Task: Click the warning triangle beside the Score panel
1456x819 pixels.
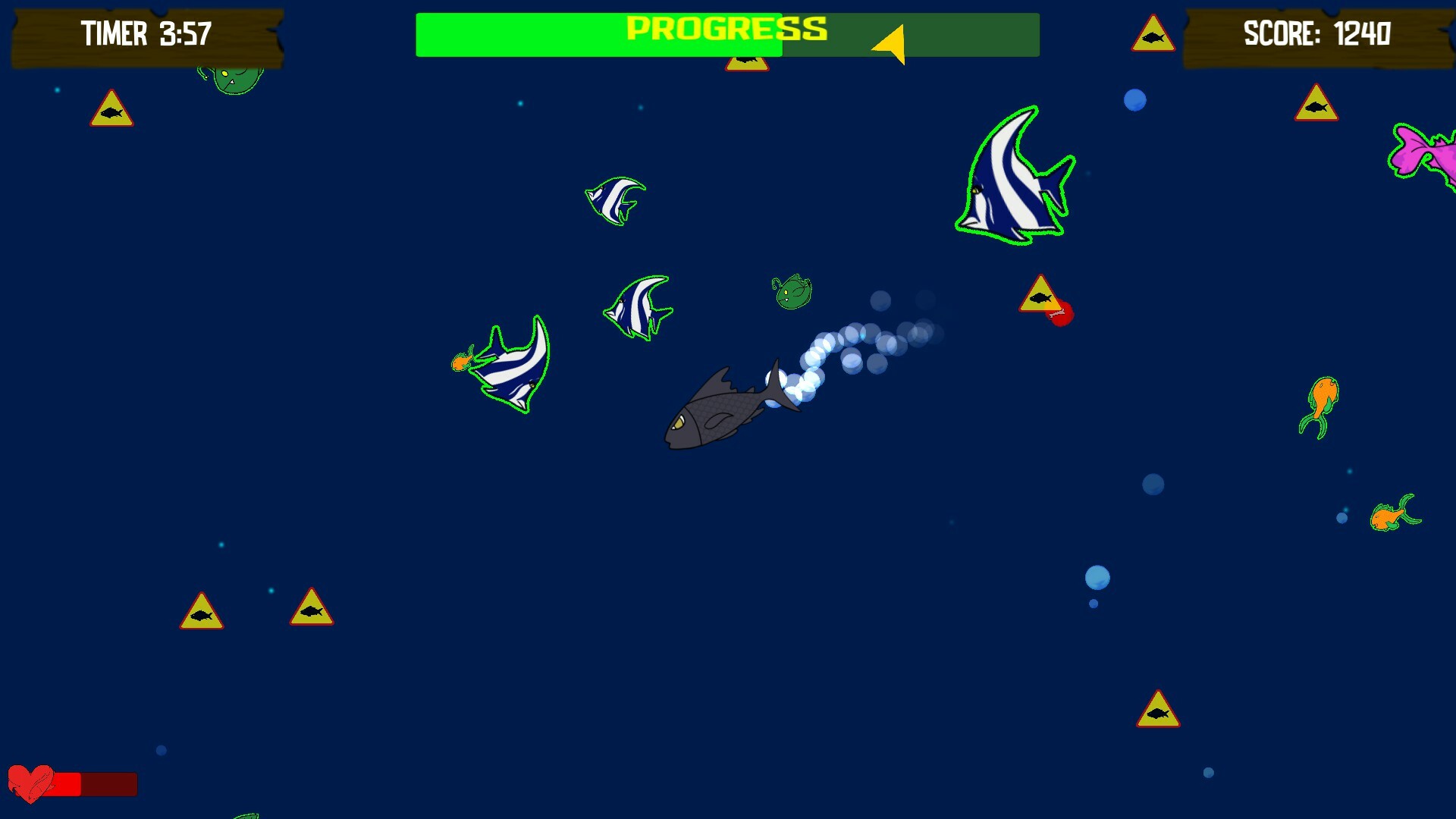Action: [1155, 33]
